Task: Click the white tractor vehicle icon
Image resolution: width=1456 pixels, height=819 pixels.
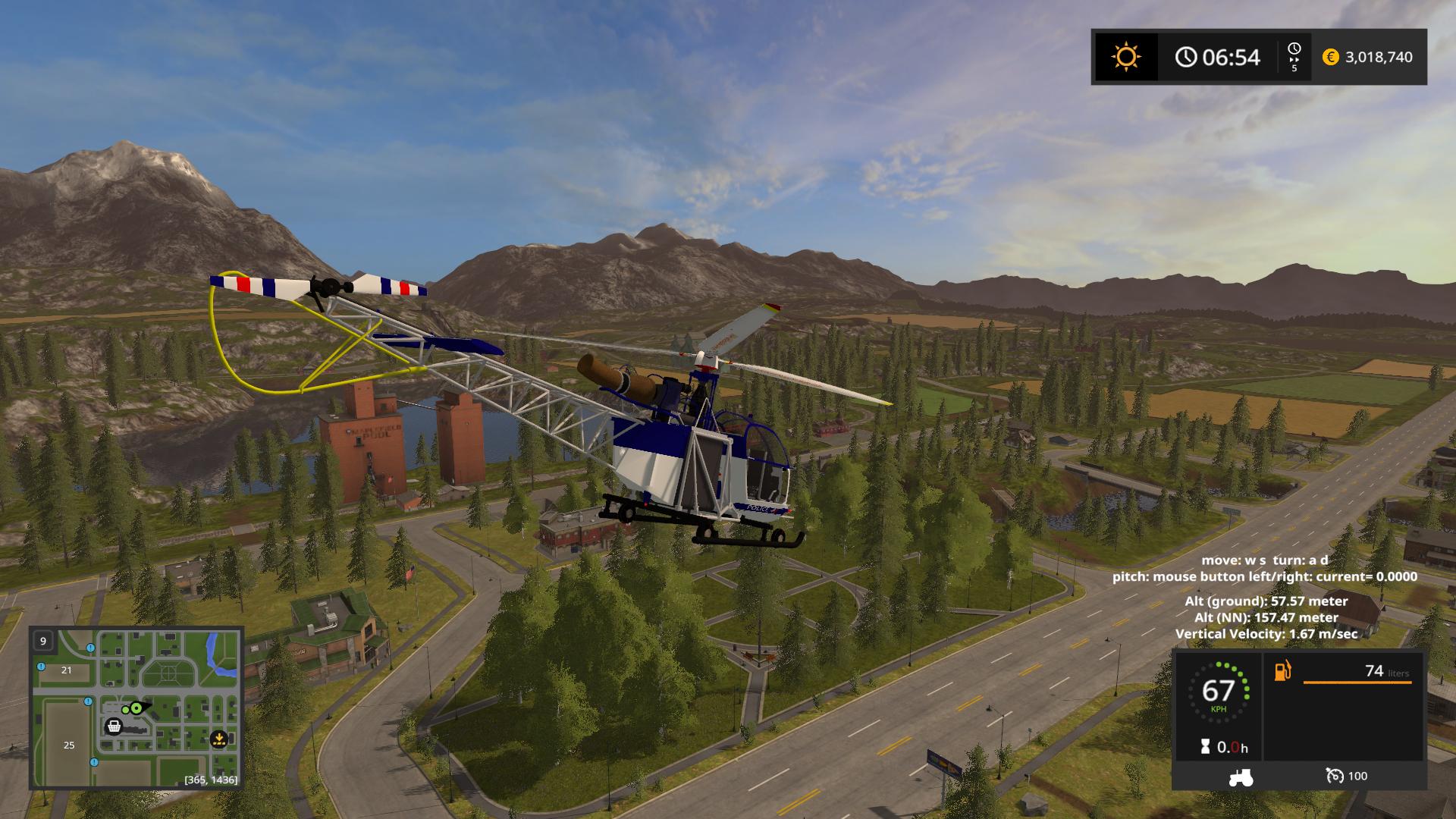Action: pyautogui.click(x=1241, y=776)
